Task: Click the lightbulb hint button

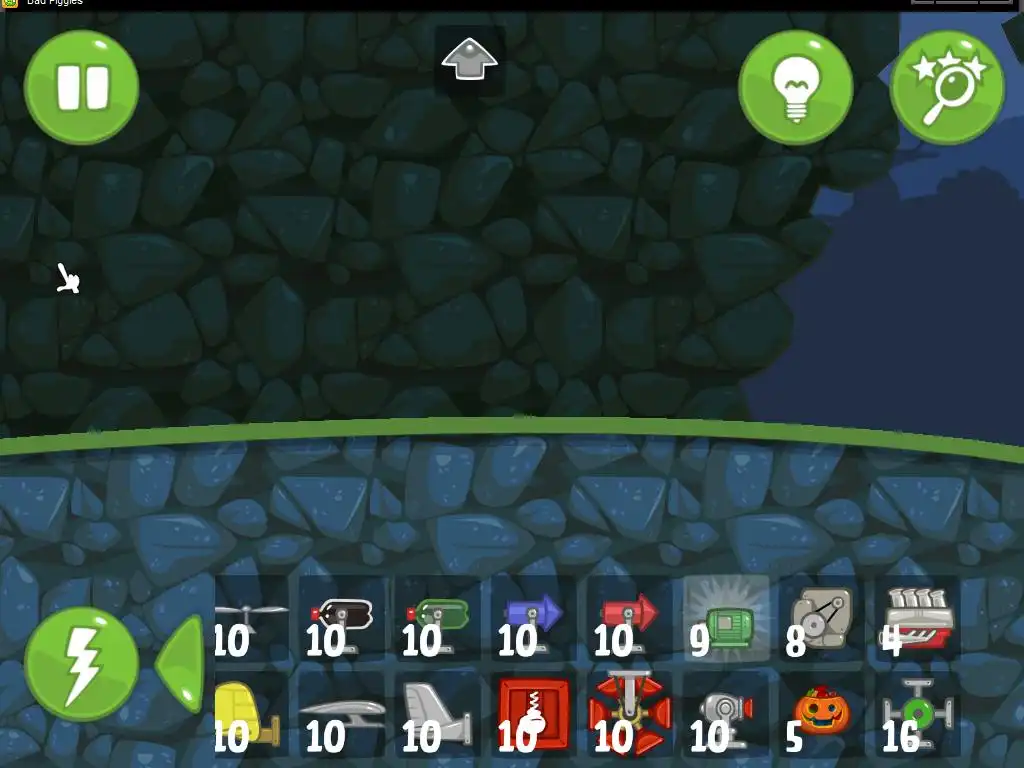Action: [x=795, y=87]
